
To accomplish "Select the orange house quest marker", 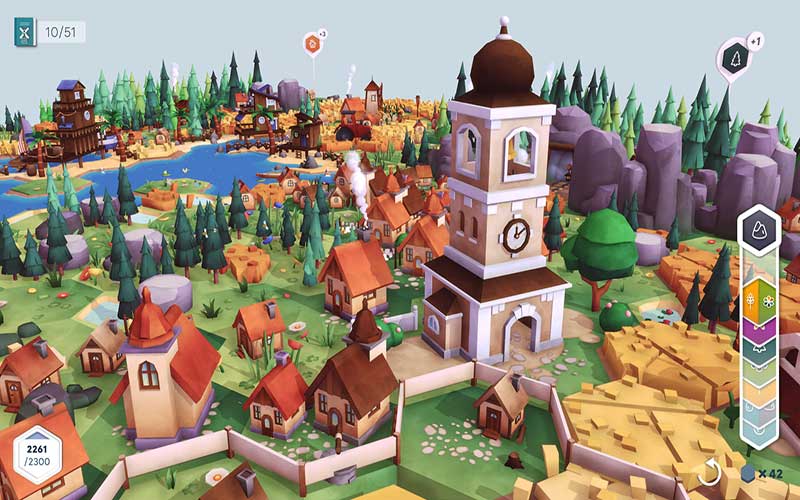I will click(x=312, y=44).
